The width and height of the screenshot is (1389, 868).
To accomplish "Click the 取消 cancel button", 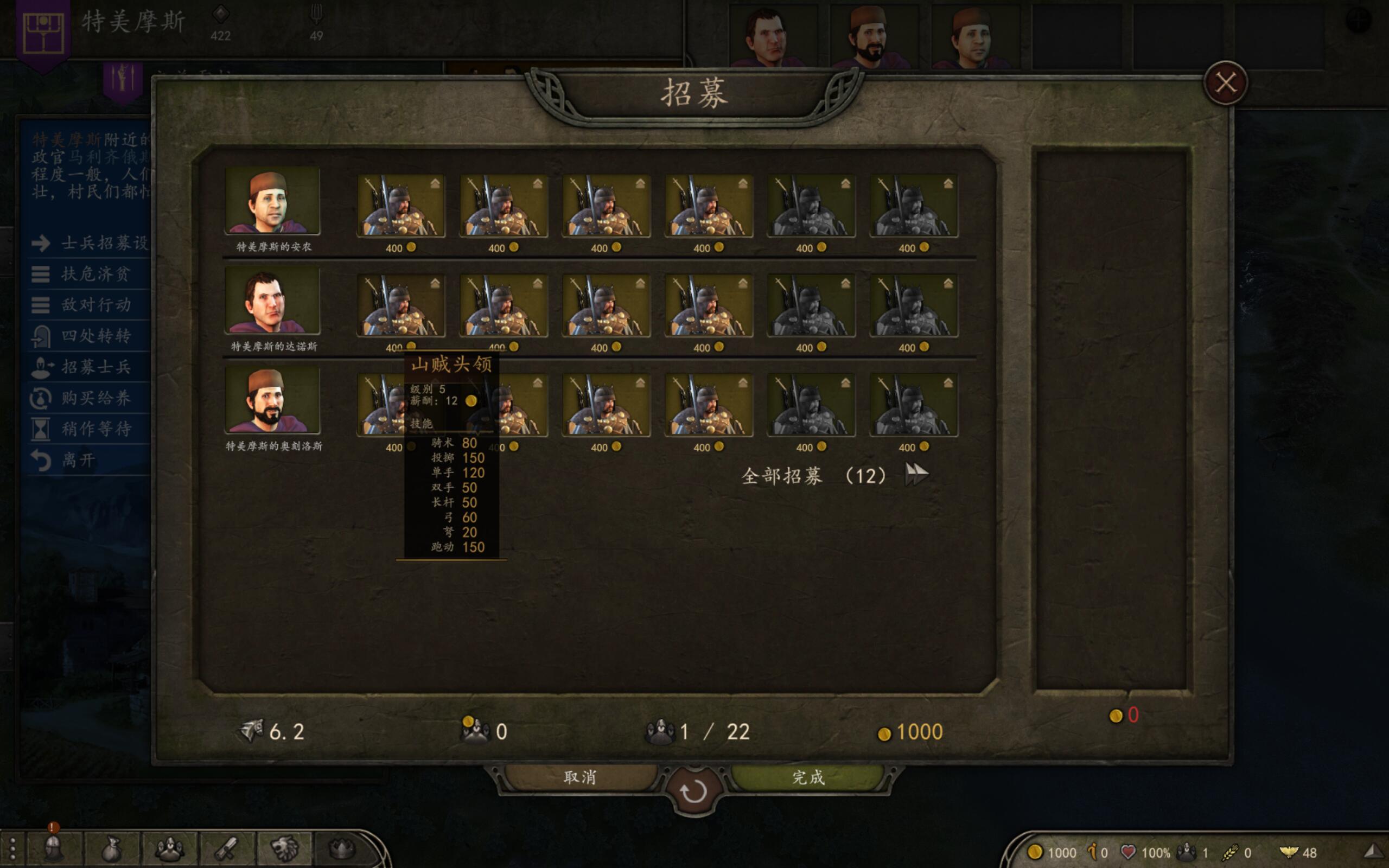I will pos(579,777).
